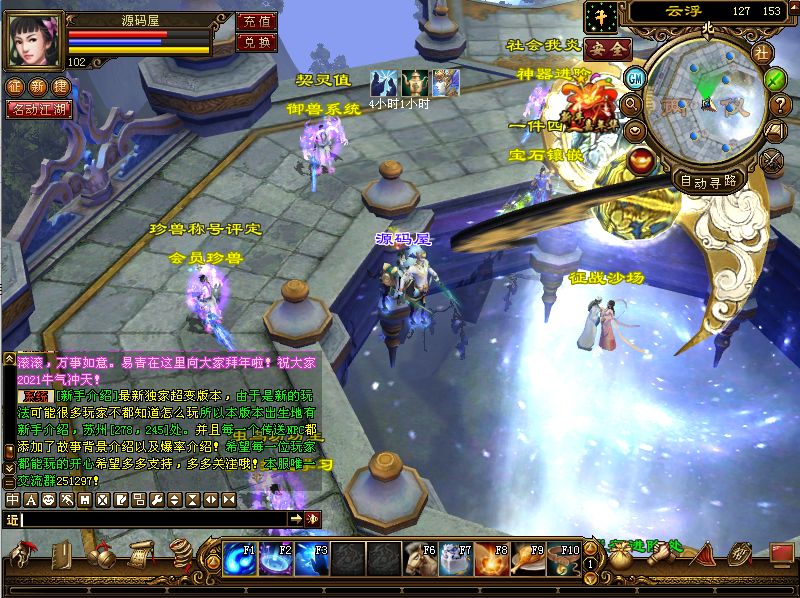
Task: Click the round 新 button
Action: click(38, 87)
